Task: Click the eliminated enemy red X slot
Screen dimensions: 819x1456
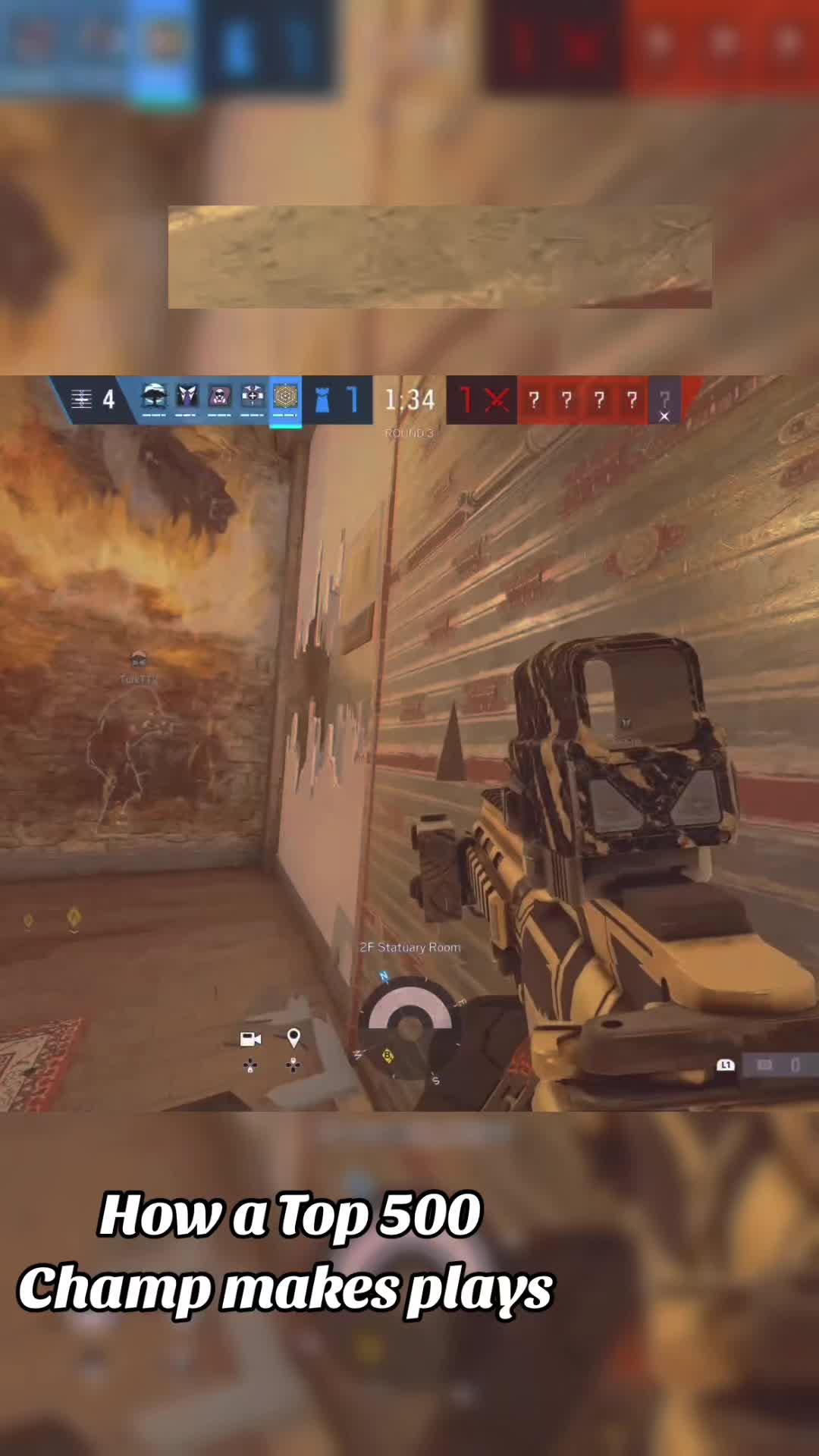Action: pos(497,400)
